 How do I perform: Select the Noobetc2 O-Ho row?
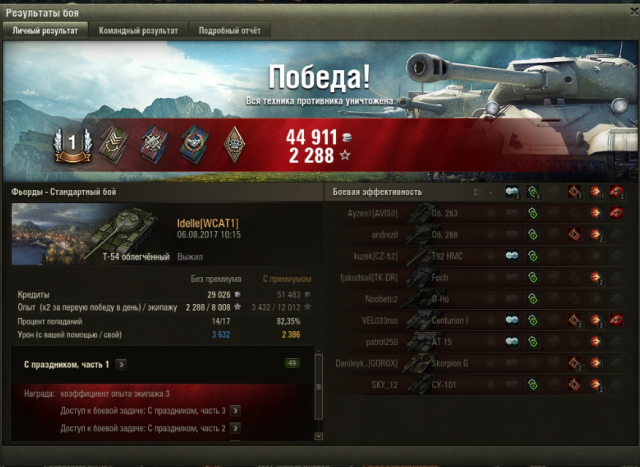click(x=480, y=298)
